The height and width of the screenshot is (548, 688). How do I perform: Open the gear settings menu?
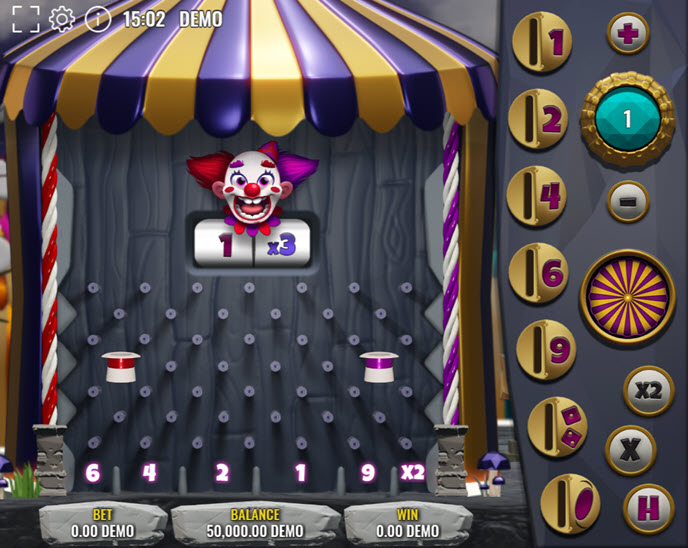point(62,19)
